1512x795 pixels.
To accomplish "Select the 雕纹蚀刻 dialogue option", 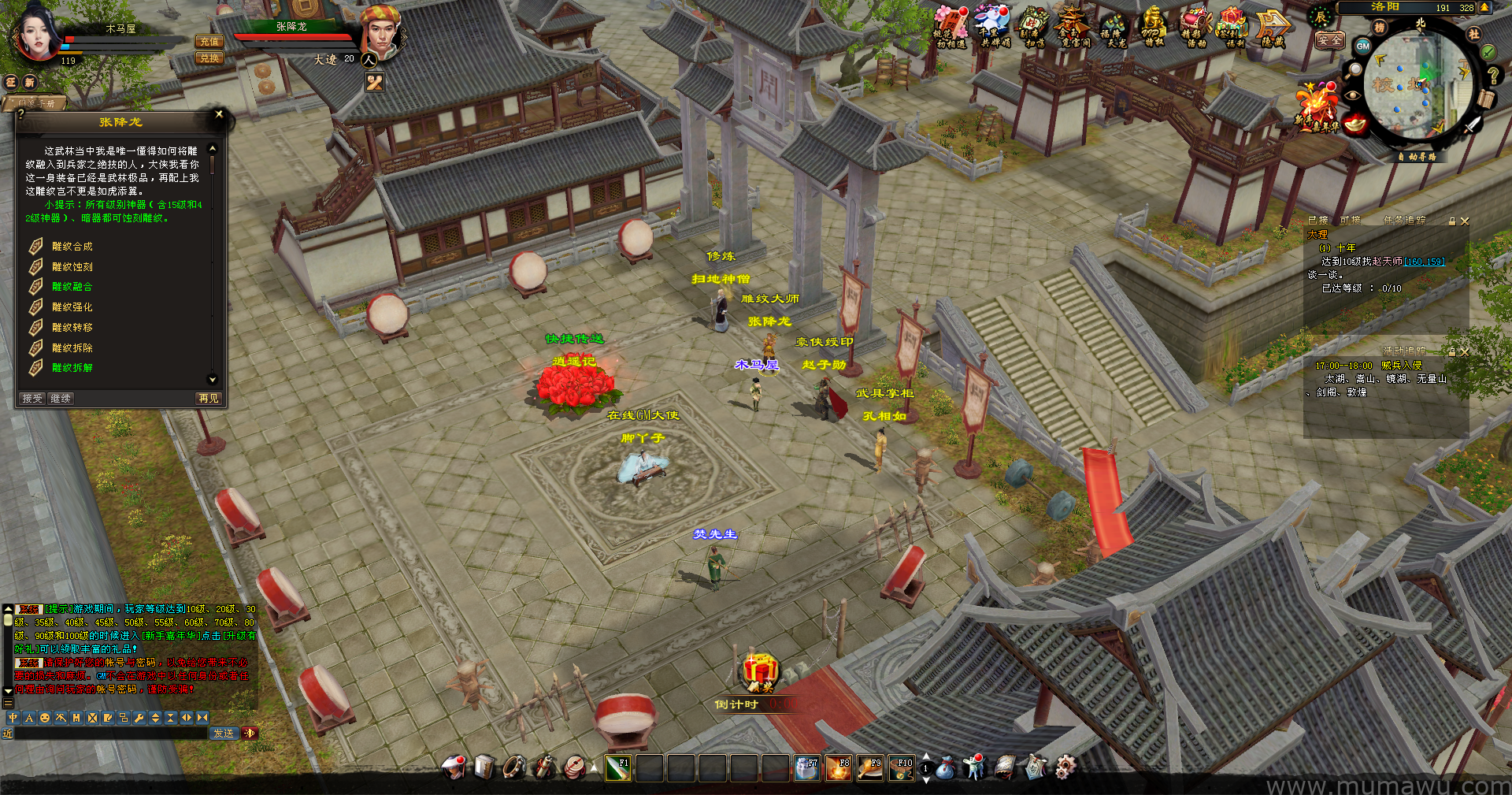I will (72, 267).
